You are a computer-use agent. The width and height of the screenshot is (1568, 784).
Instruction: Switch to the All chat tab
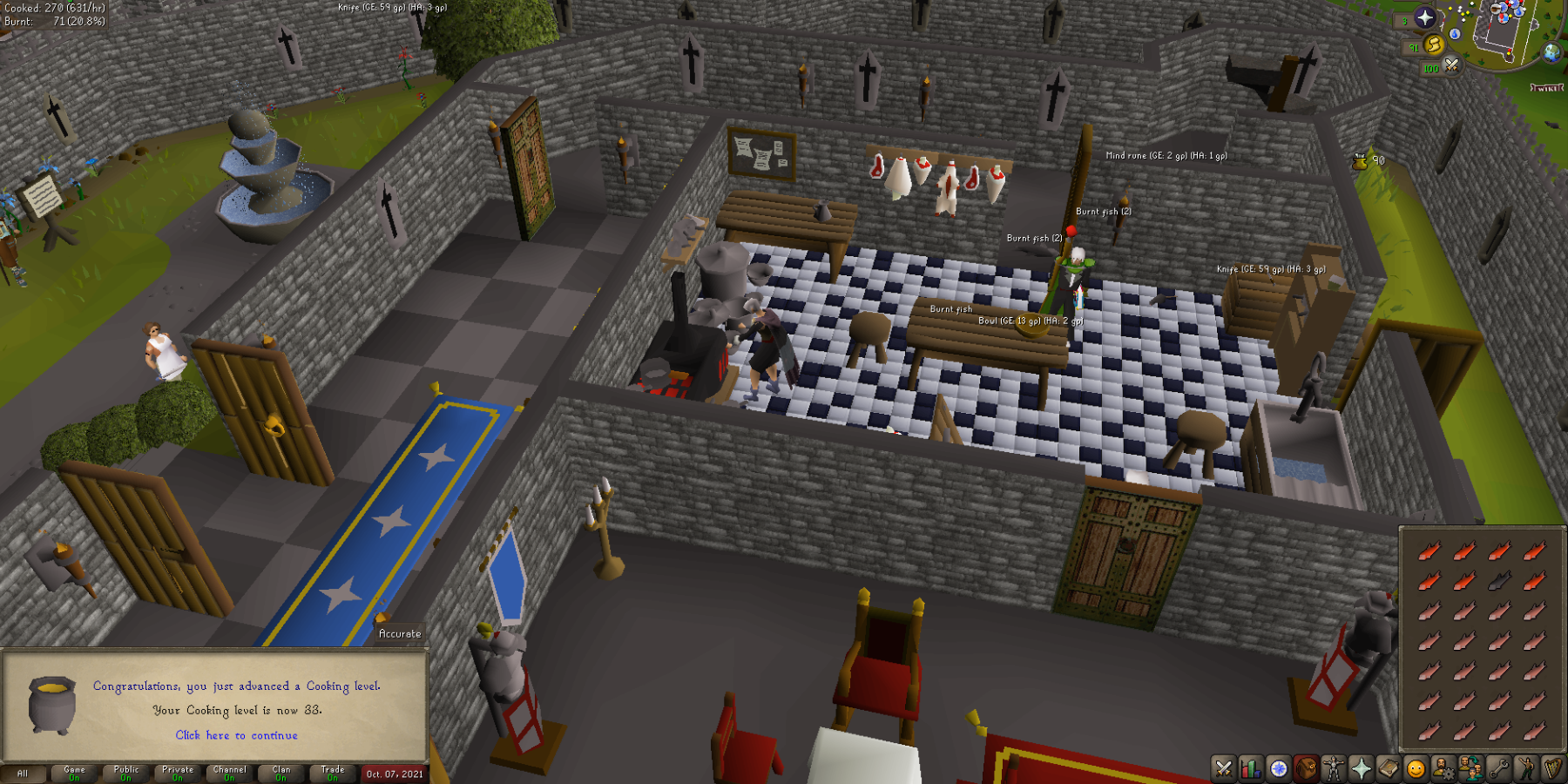click(23, 774)
